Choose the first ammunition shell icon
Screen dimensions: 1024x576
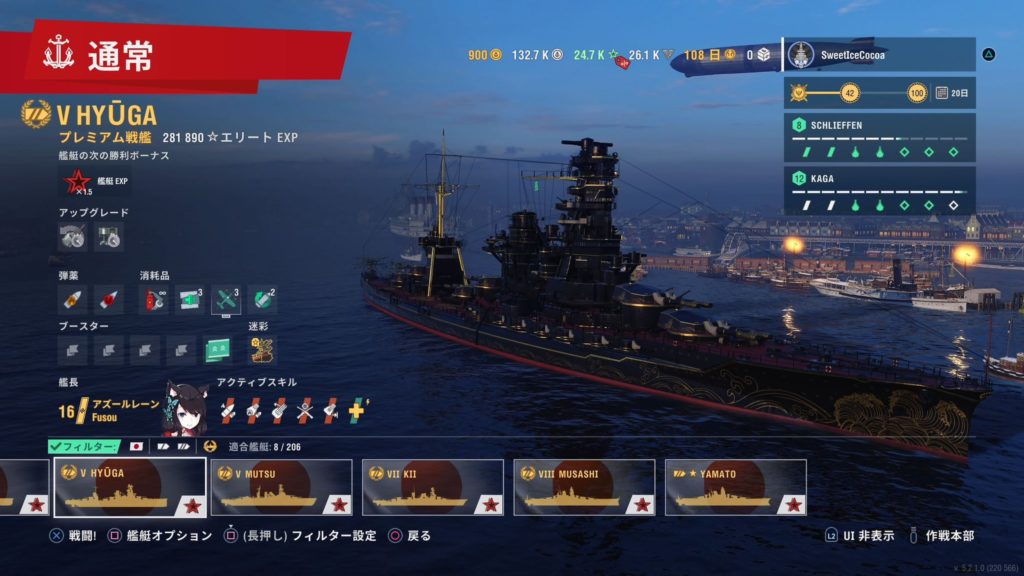click(x=73, y=298)
